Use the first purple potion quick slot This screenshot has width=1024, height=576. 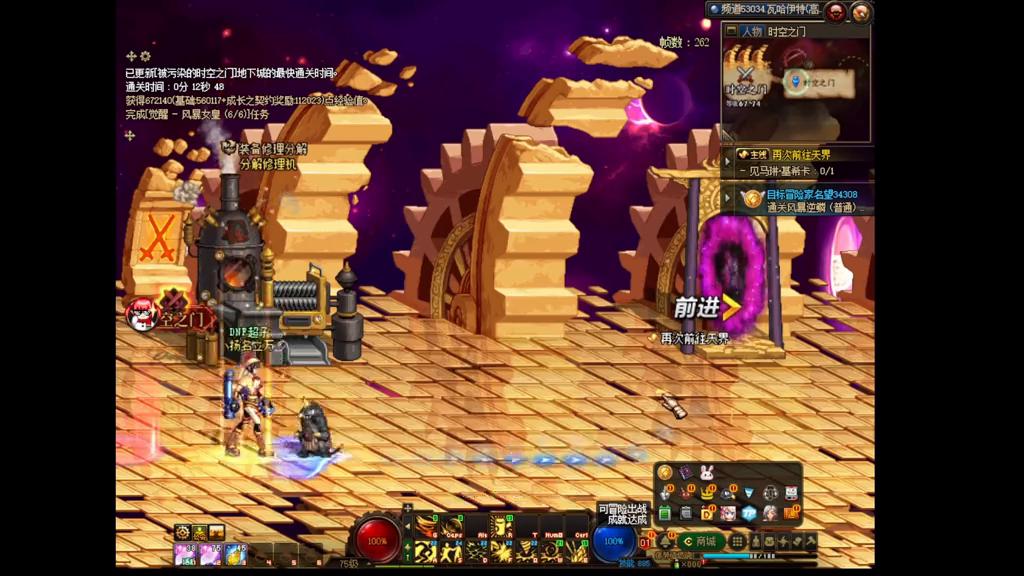pos(186,554)
